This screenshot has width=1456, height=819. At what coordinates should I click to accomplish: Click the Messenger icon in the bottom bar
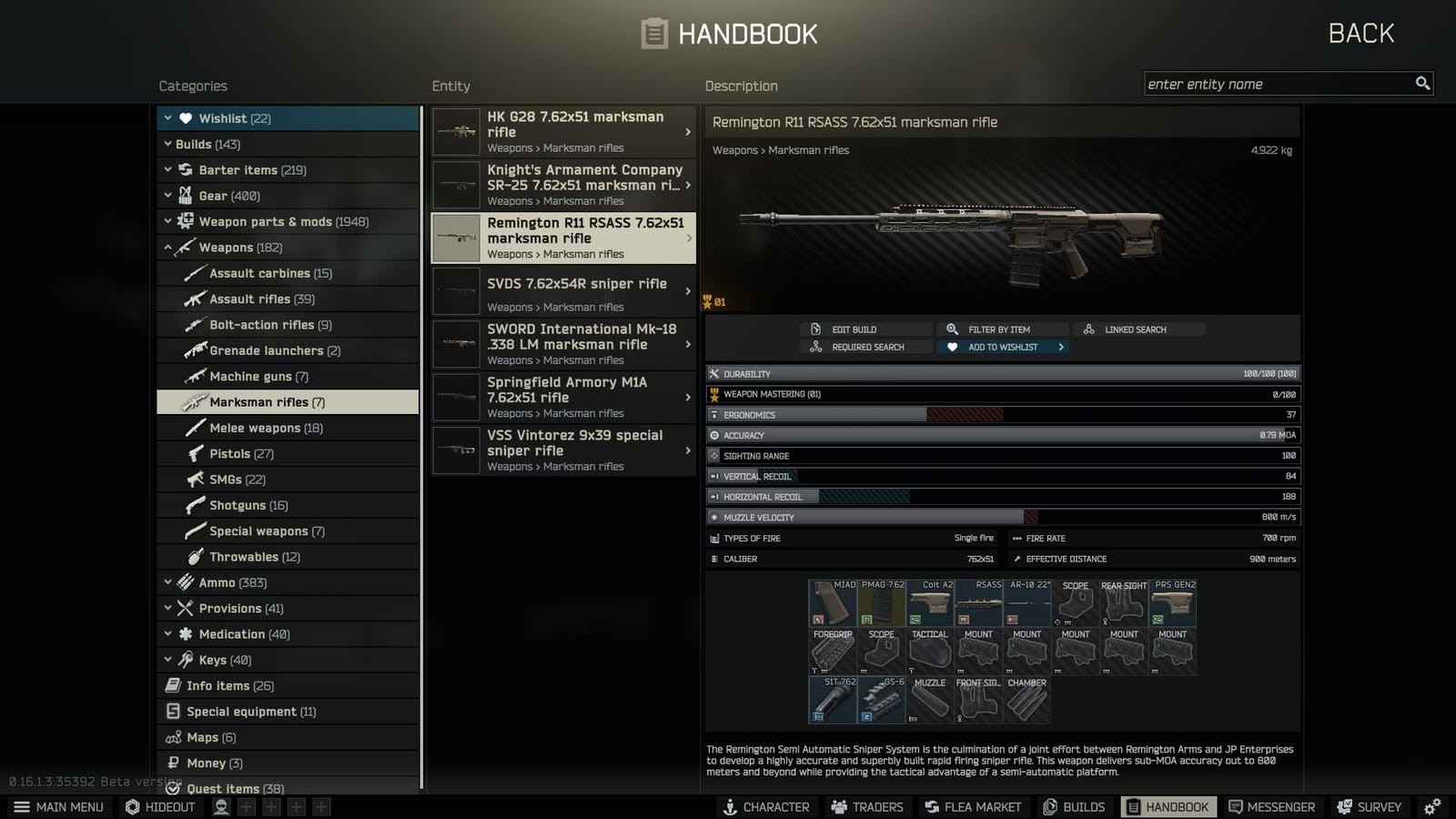(x=1236, y=806)
